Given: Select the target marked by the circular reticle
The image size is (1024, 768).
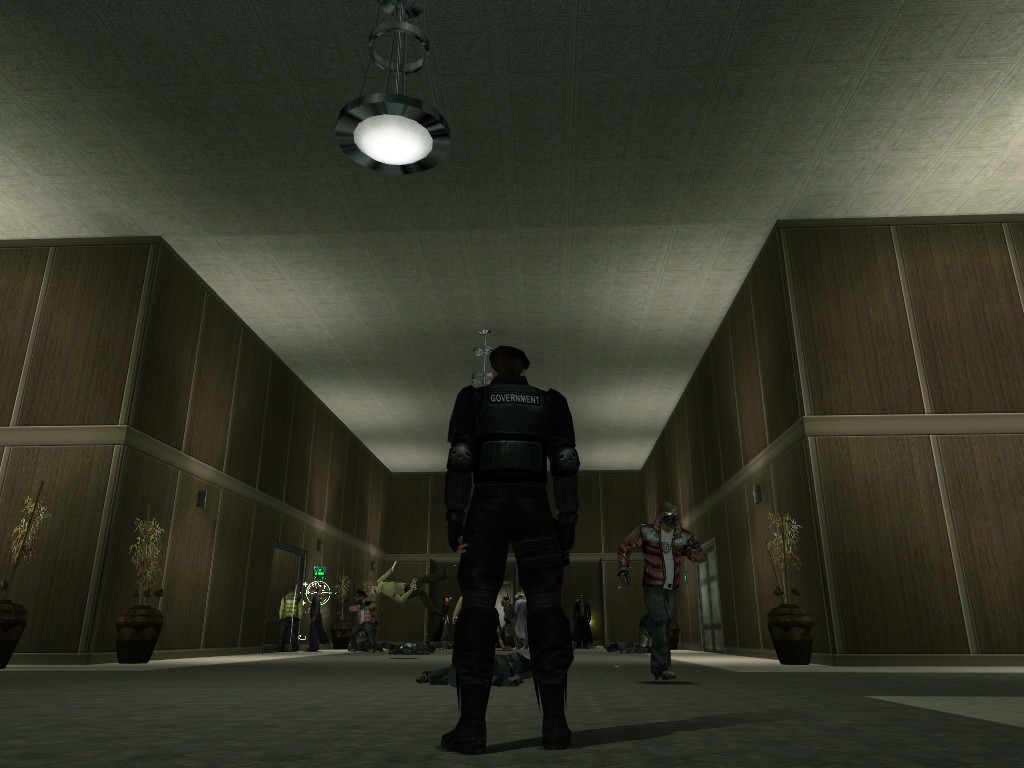Looking at the screenshot, I should pos(318,592).
